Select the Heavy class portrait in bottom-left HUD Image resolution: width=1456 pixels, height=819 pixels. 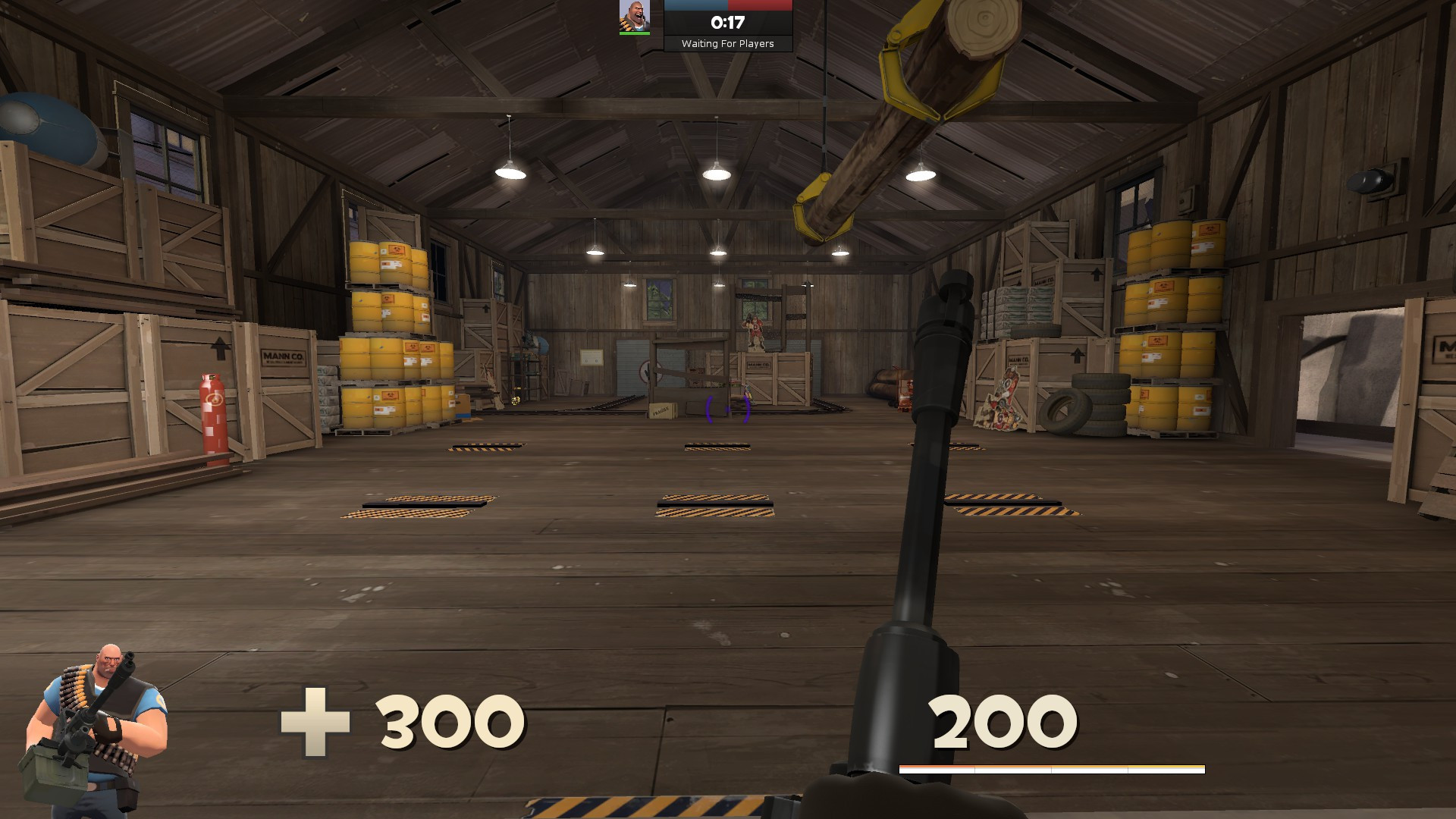[x=99, y=720]
